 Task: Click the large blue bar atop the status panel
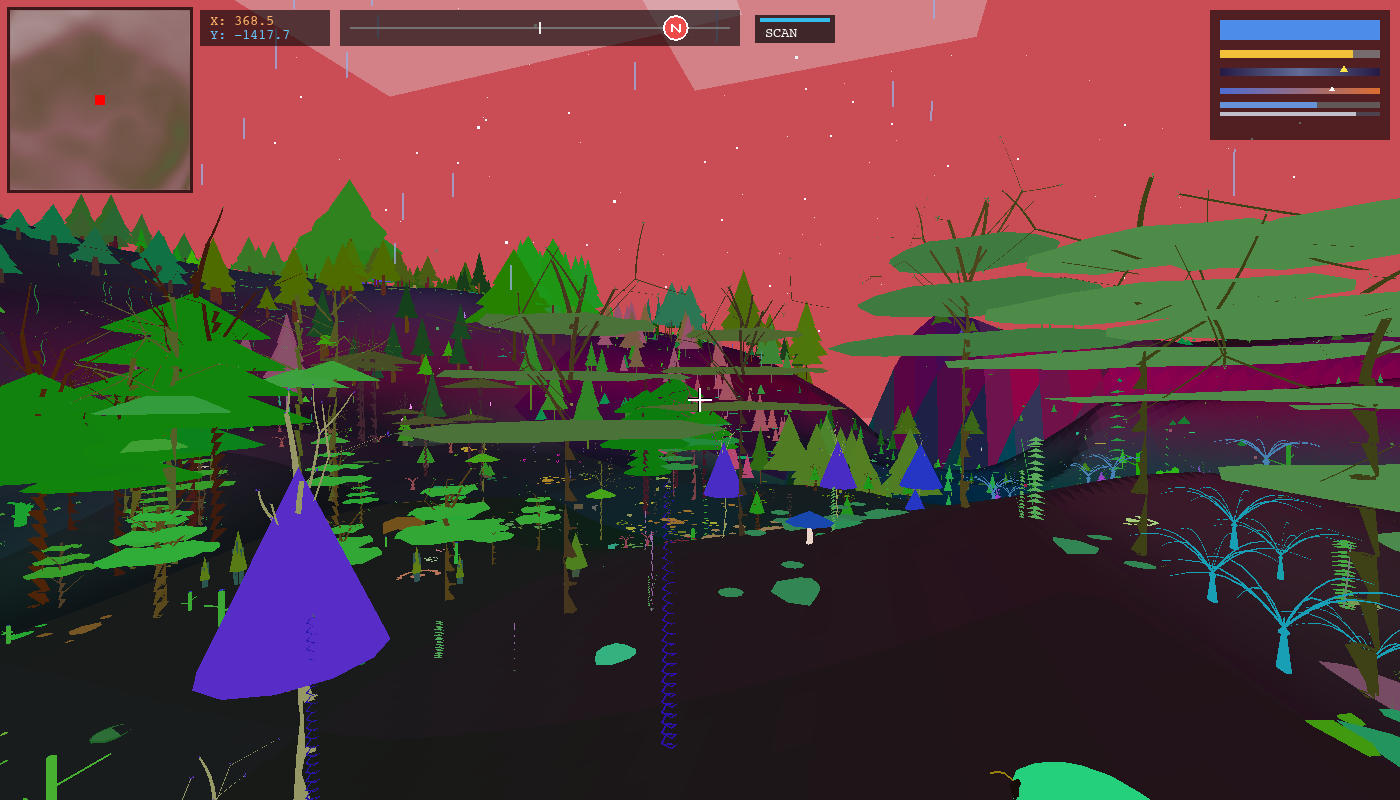[x=1300, y=30]
